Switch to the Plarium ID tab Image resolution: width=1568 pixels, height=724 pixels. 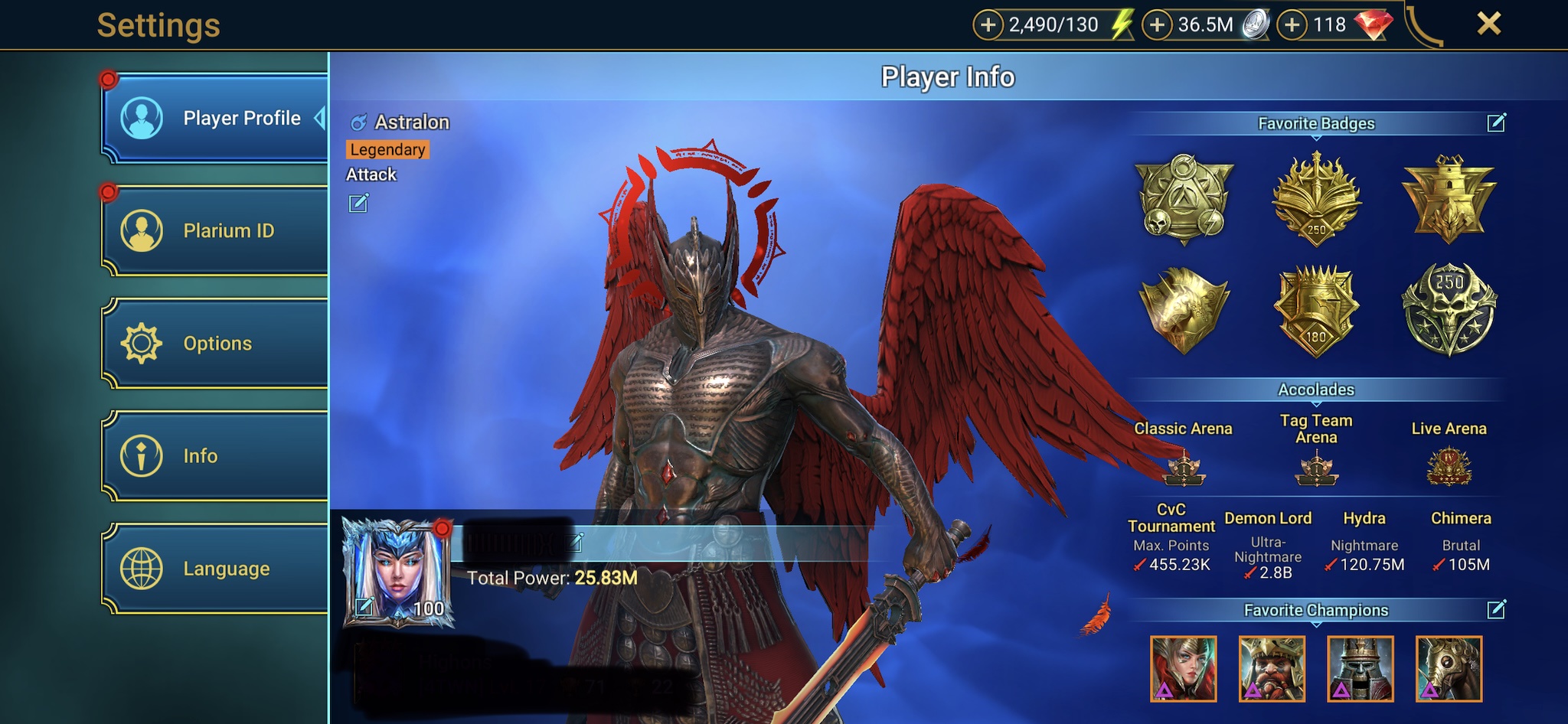215,230
